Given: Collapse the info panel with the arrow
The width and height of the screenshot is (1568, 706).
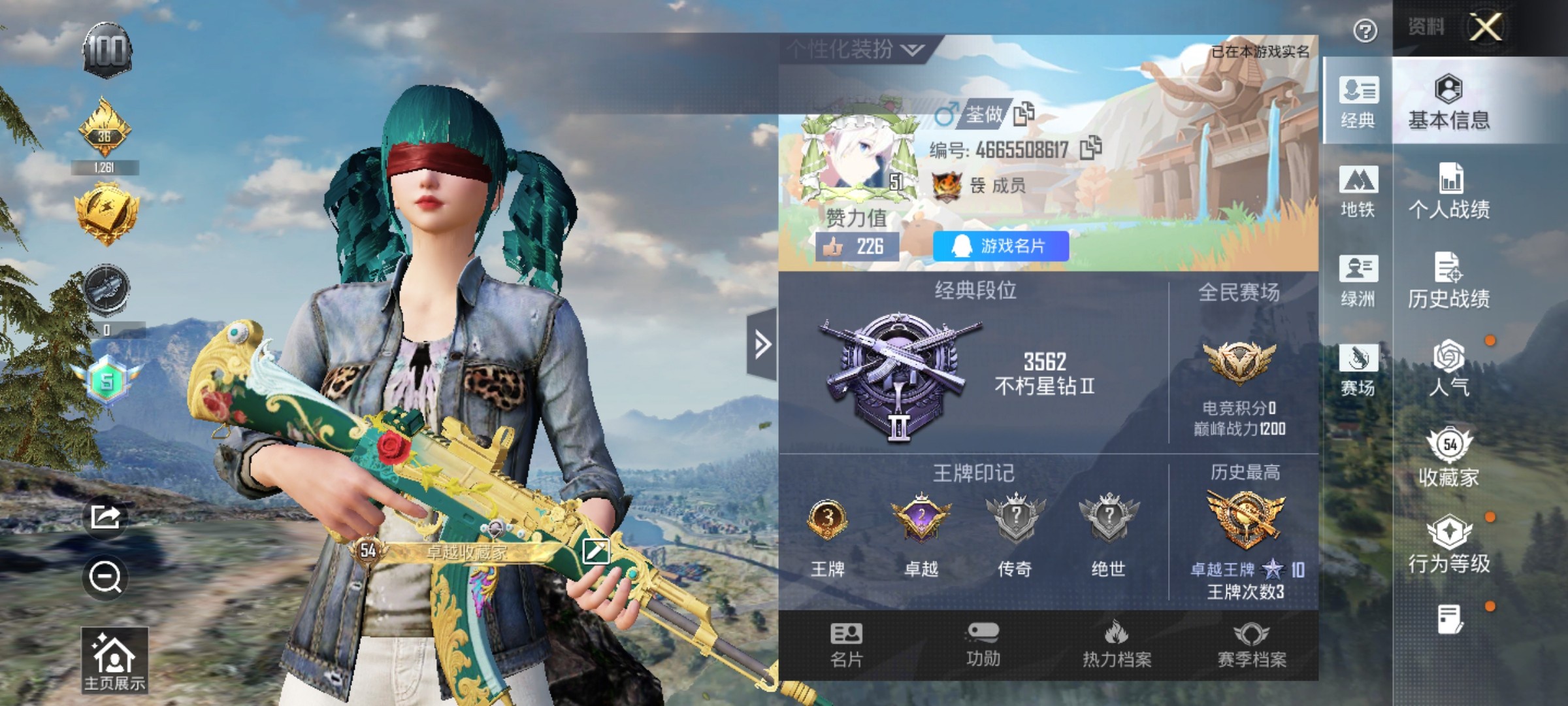Looking at the screenshot, I should click(762, 344).
